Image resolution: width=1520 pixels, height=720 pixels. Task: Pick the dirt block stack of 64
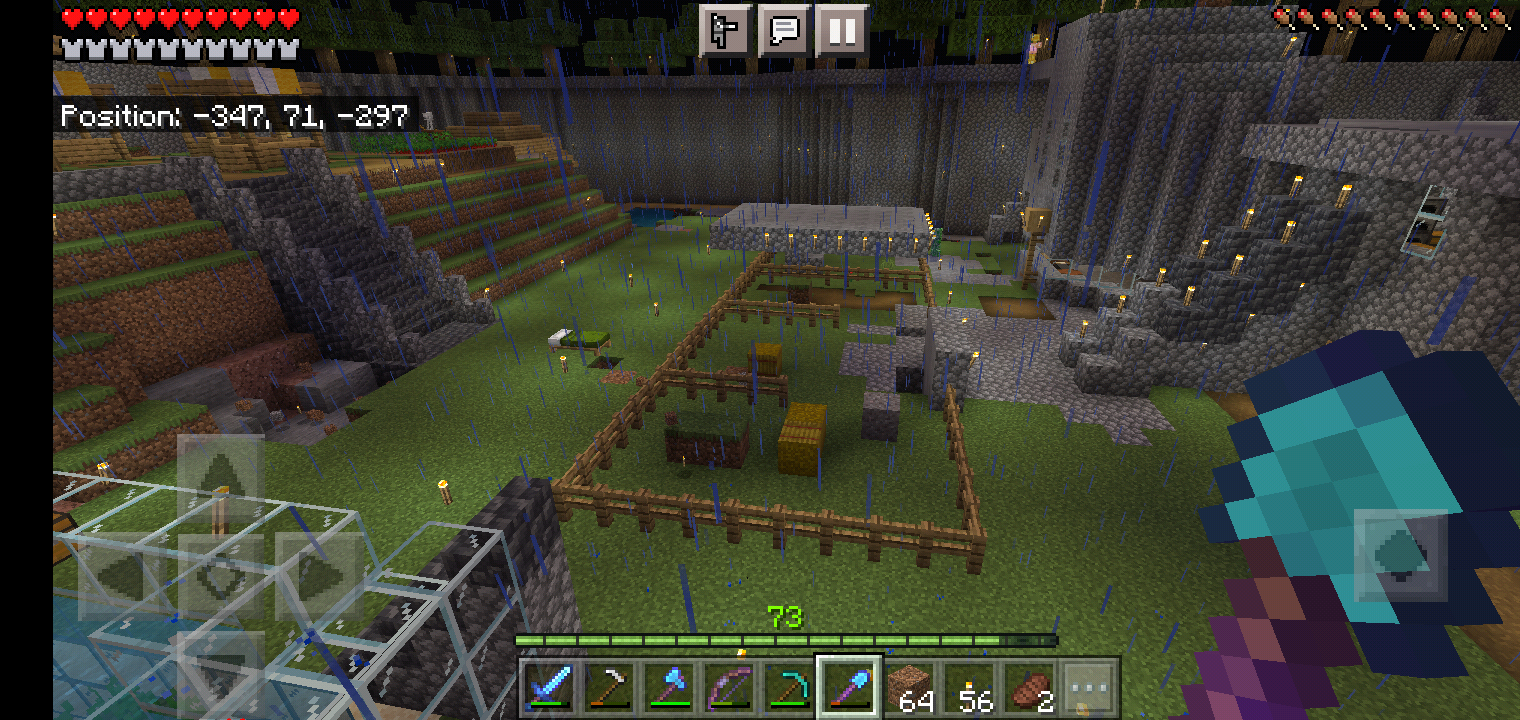click(x=910, y=687)
